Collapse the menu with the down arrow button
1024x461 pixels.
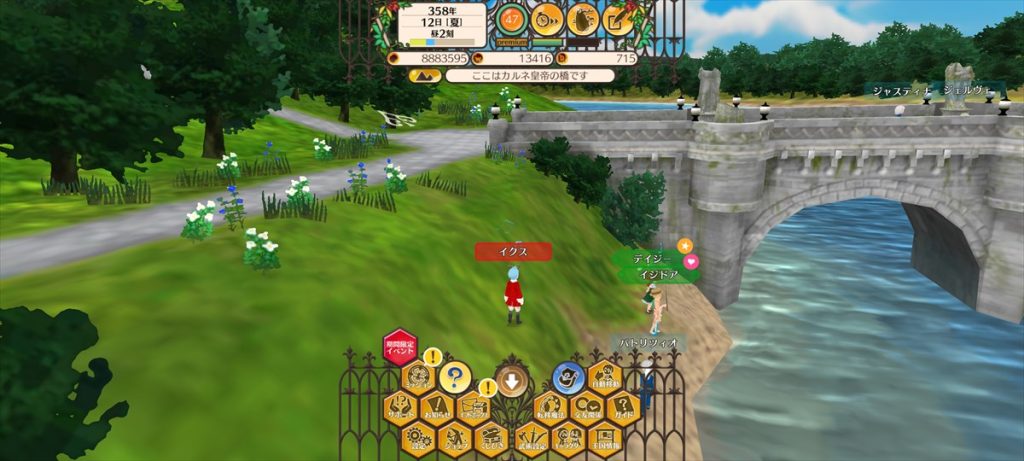pyautogui.click(x=511, y=379)
